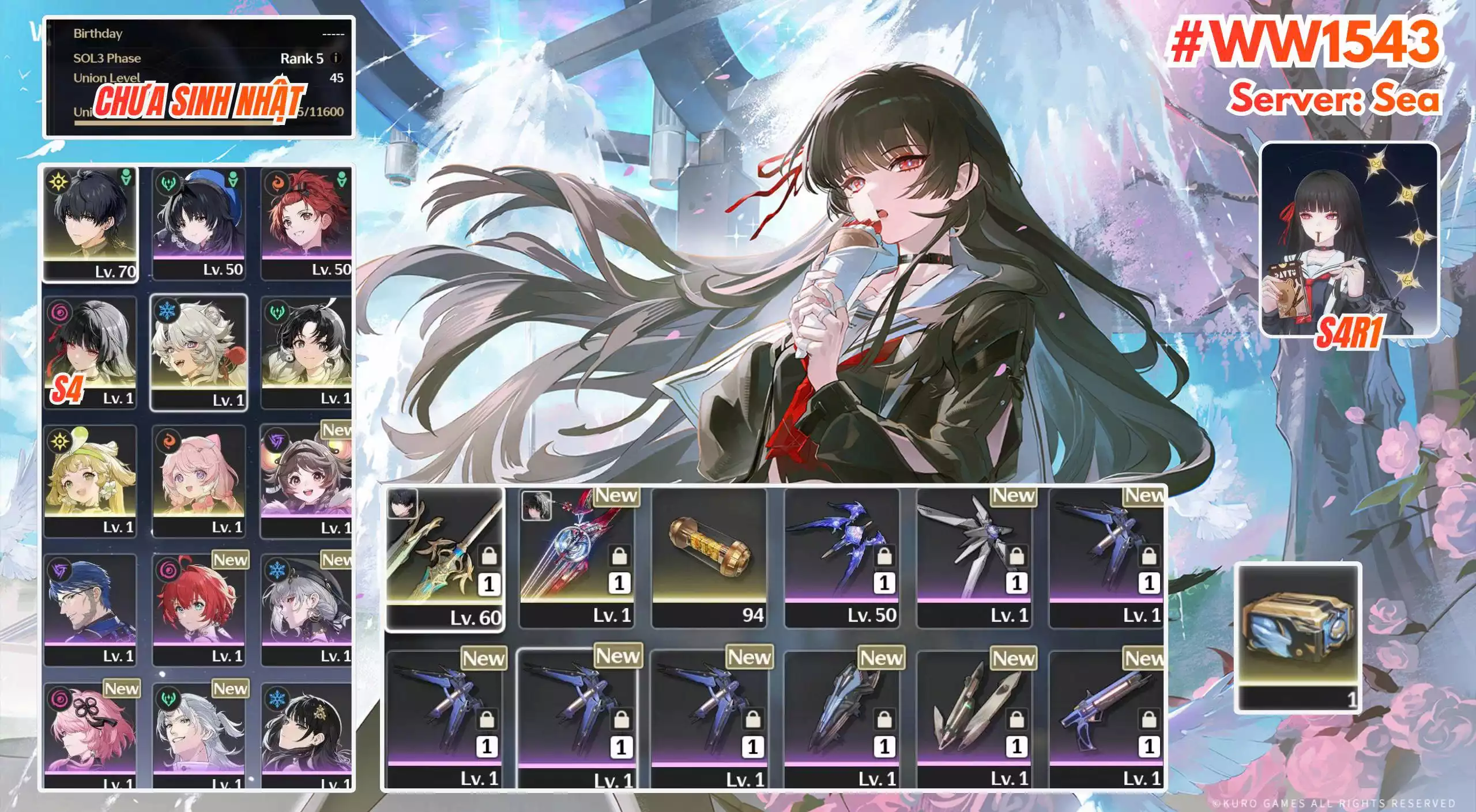Choose the silver star-shaped weapon marked New
The image size is (1476, 812).
click(x=974, y=557)
